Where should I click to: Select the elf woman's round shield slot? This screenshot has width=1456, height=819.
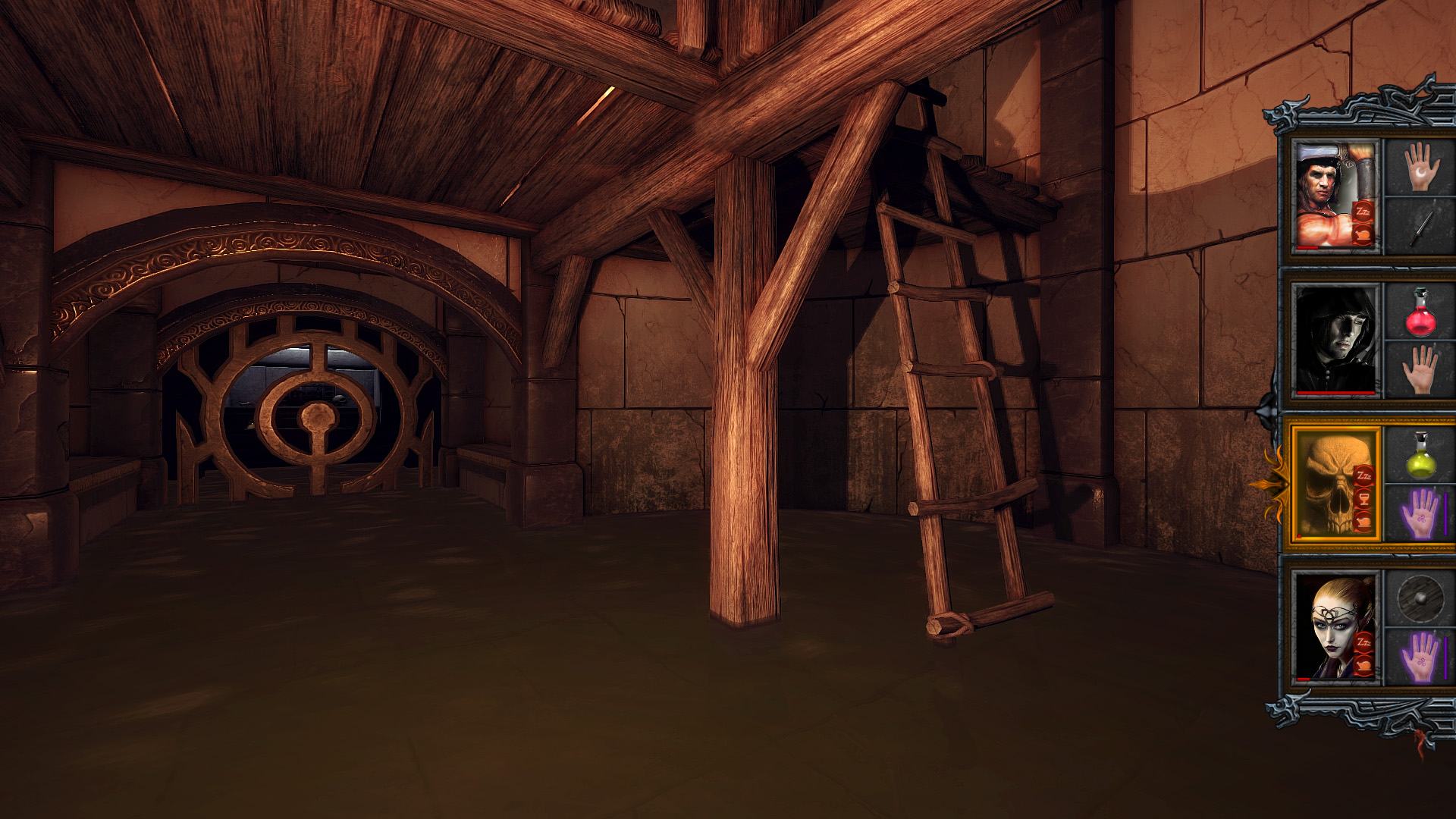(x=1416, y=599)
